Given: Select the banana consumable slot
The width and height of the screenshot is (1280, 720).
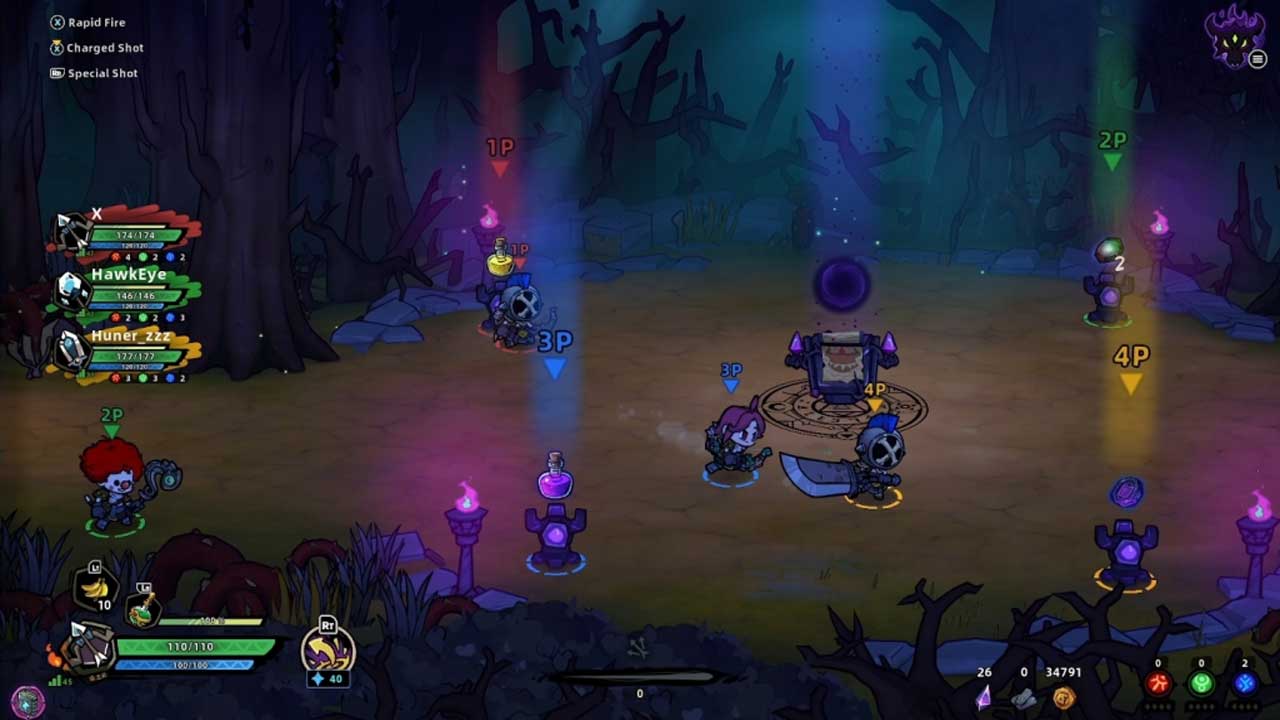Looking at the screenshot, I should pyautogui.click(x=95, y=591).
